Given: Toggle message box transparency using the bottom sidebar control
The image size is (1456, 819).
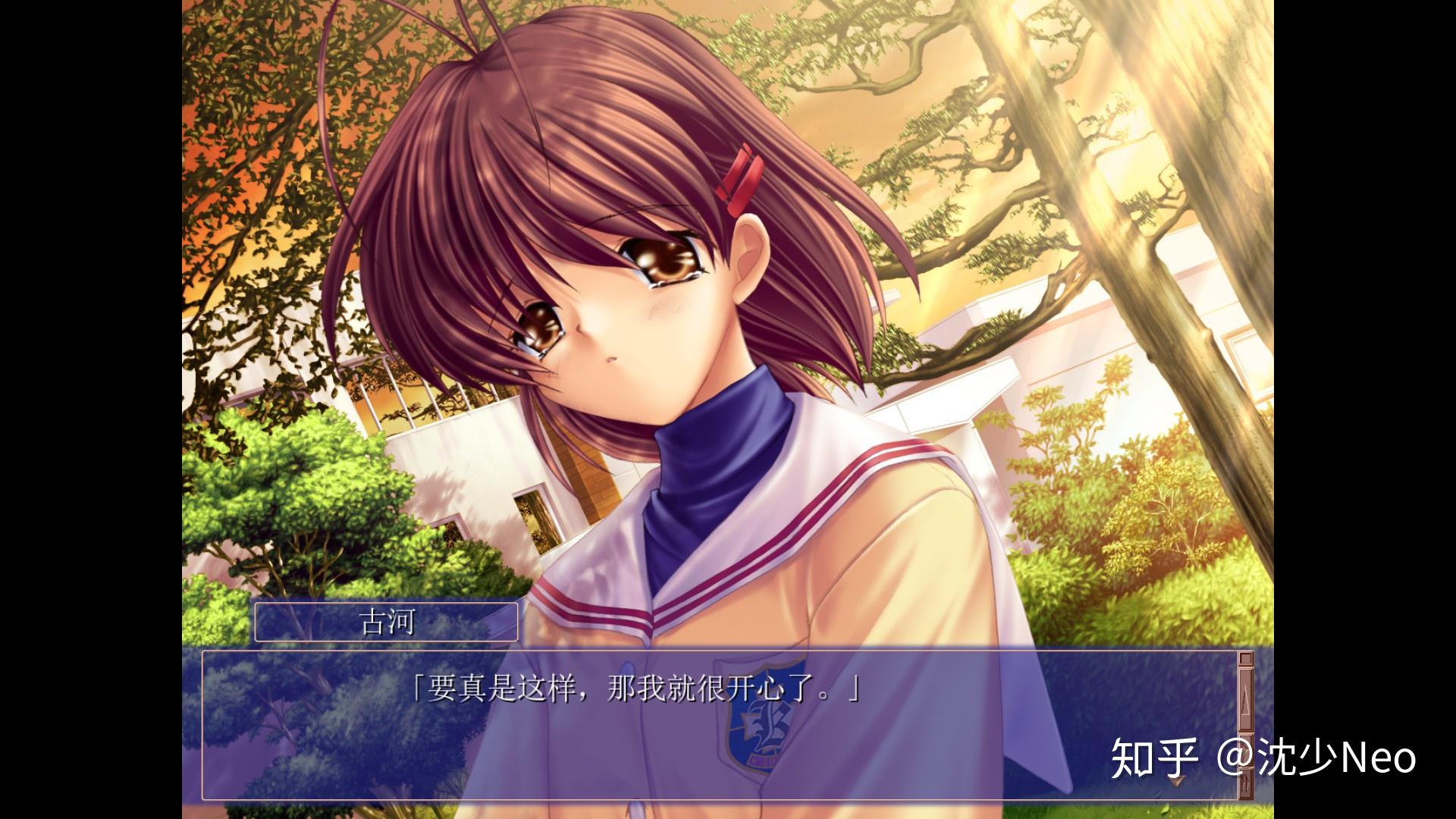Looking at the screenshot, I should pos(1247,781).
